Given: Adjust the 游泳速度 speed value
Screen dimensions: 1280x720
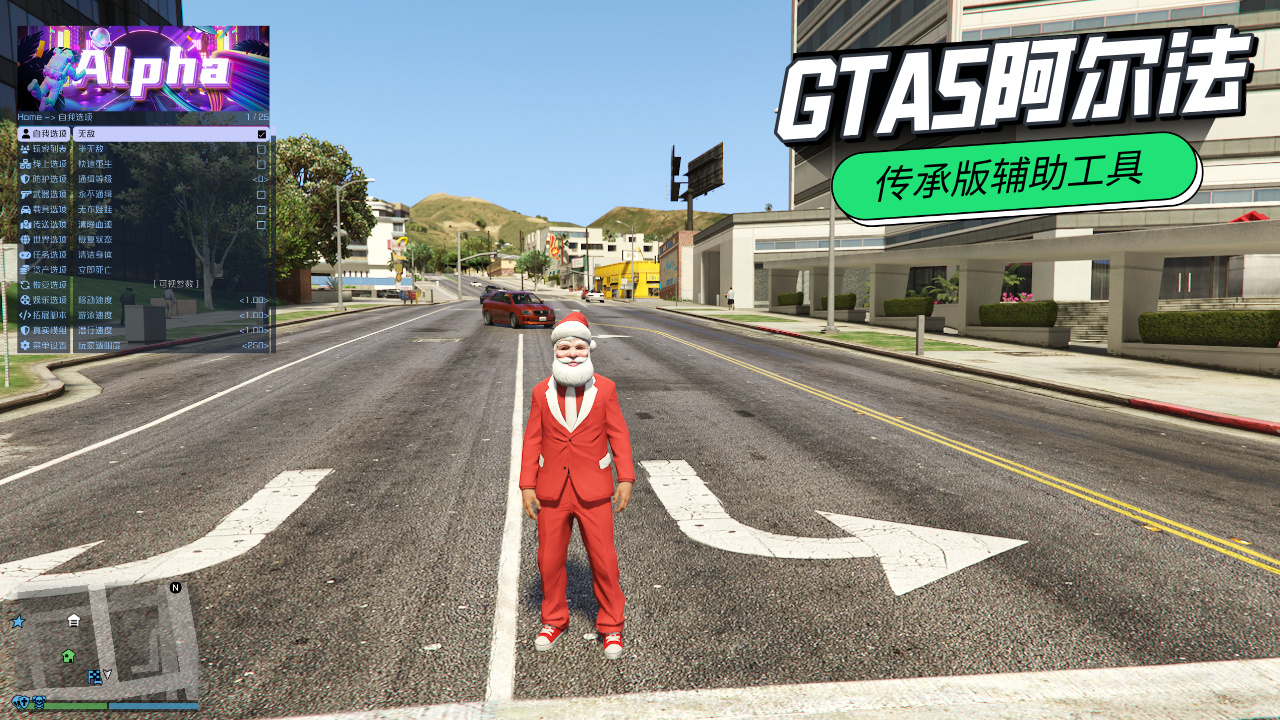Looking at the screenshot, I should point(253,315).
